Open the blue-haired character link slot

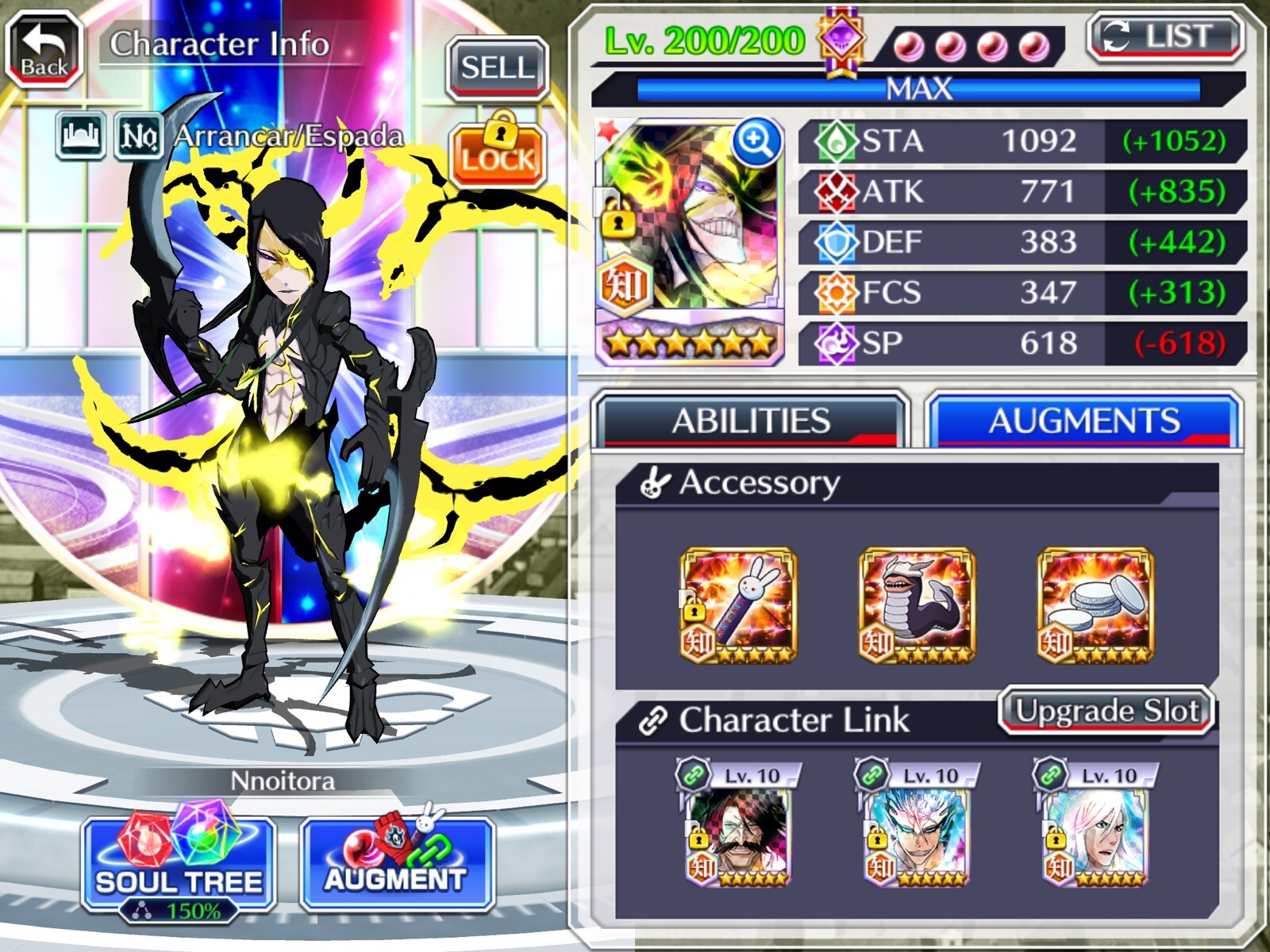(917, 835)
